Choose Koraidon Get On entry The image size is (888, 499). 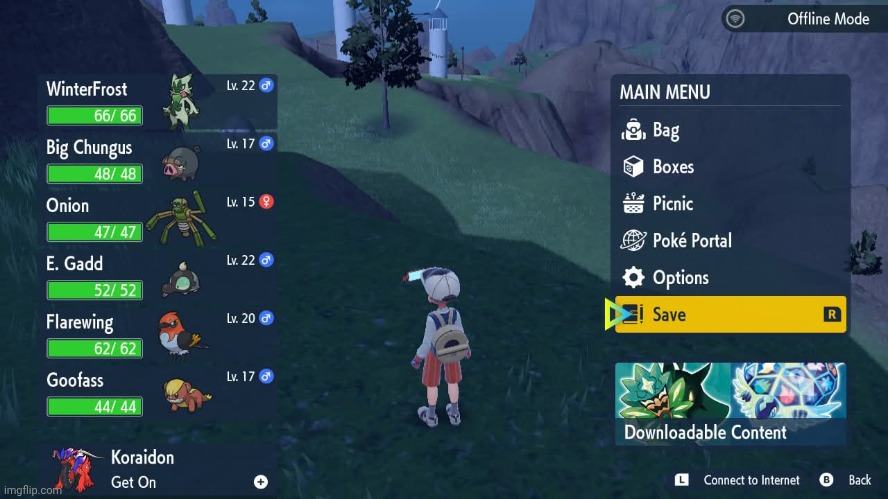[x=158, y=469]
